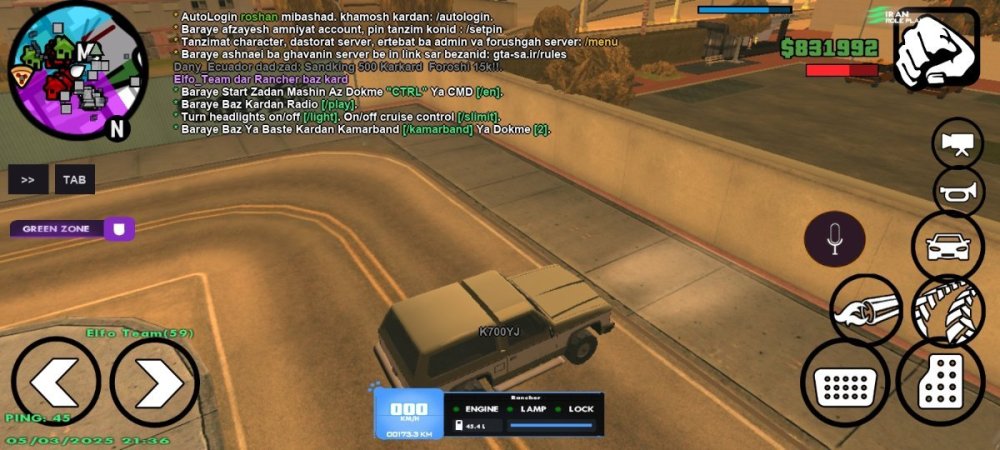Click the Rancher speedometer panel

(488, 414)
